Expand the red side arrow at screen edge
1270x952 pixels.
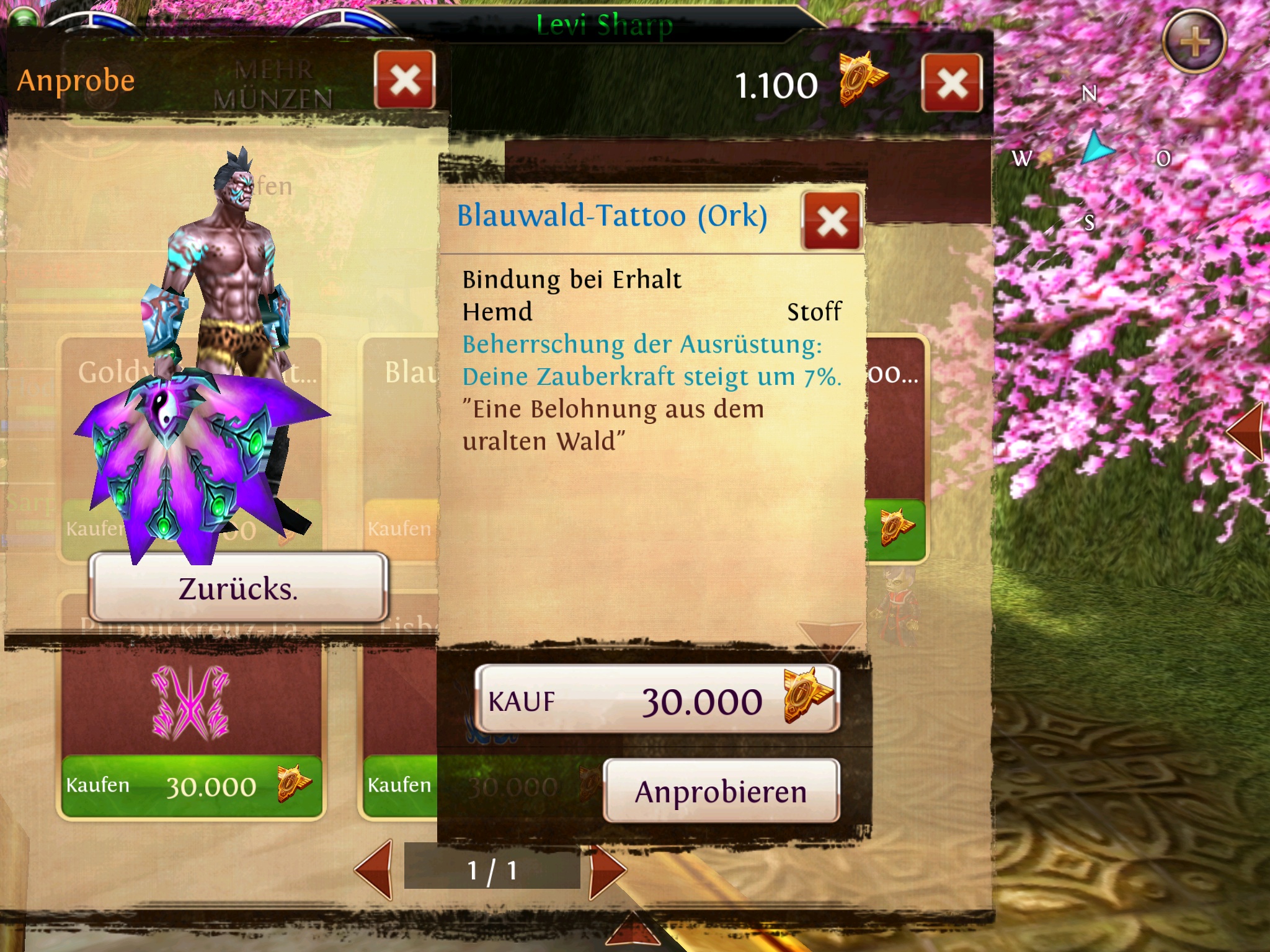1246,431
